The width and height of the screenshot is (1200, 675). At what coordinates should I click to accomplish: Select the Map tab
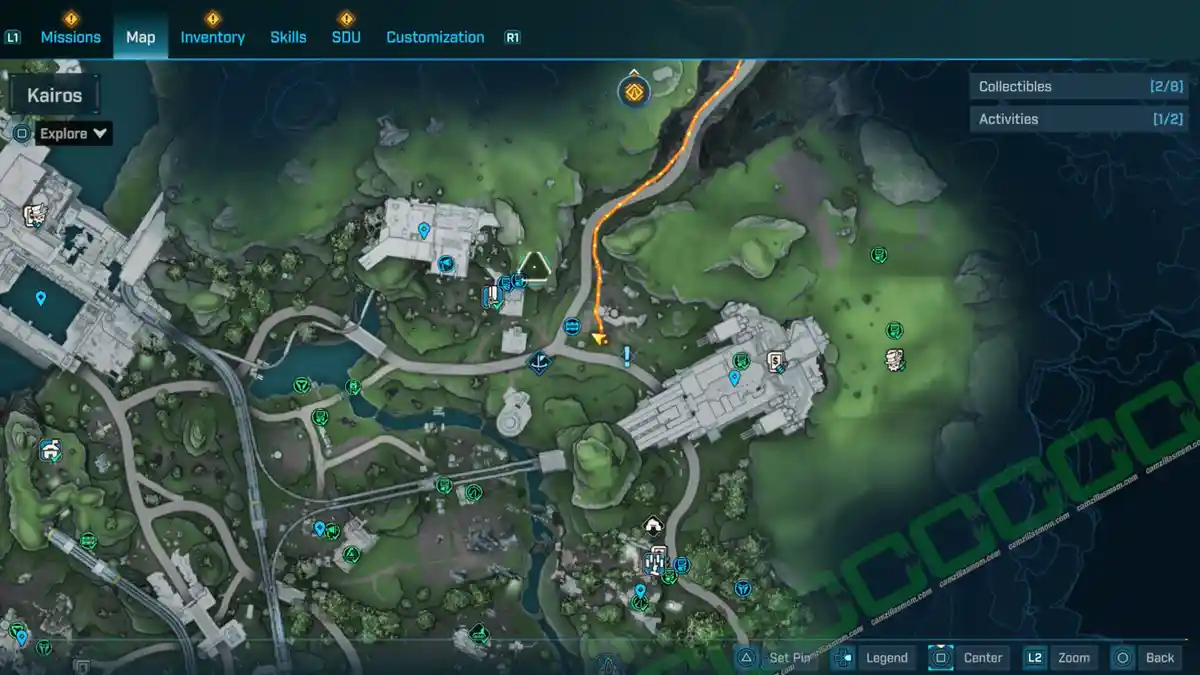(x=140, y=37)
